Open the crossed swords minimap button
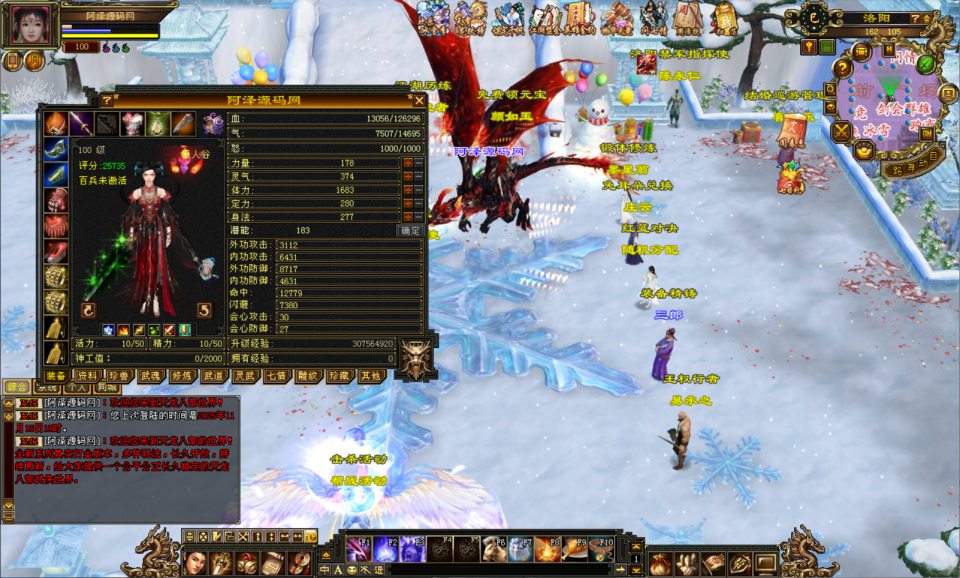The width and height of the screenshot is (960, 578). [842, 130]
